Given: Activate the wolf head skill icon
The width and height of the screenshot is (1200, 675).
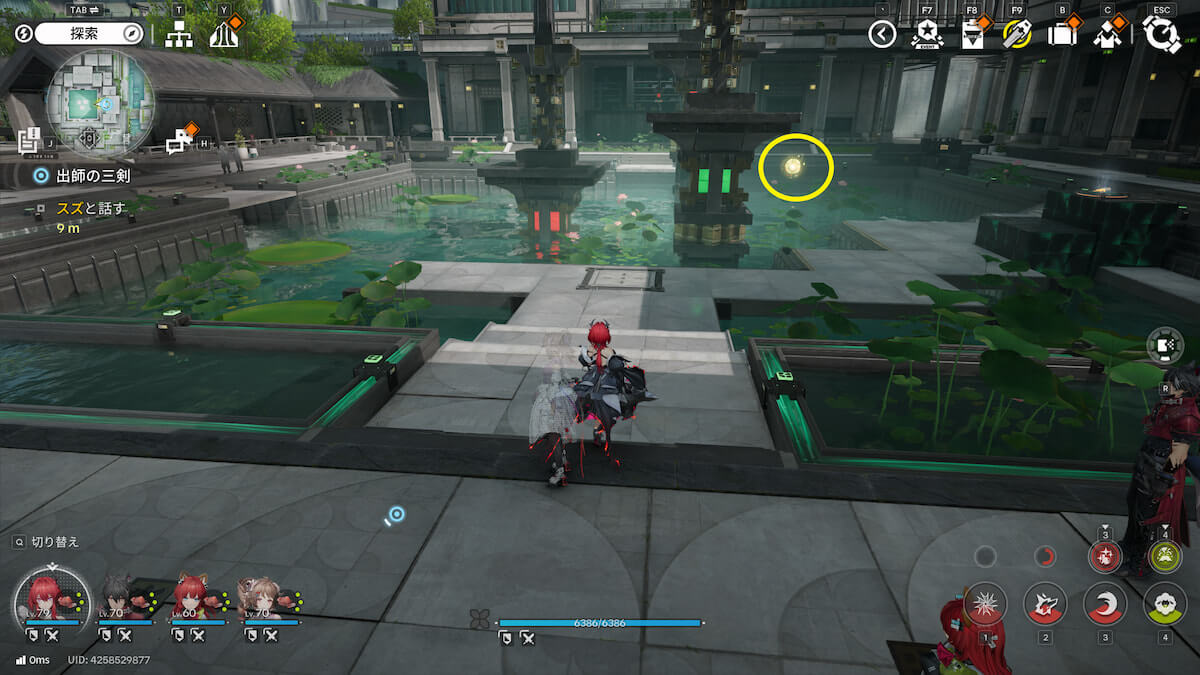Looking at the screenshot, I should (1045, 603).
